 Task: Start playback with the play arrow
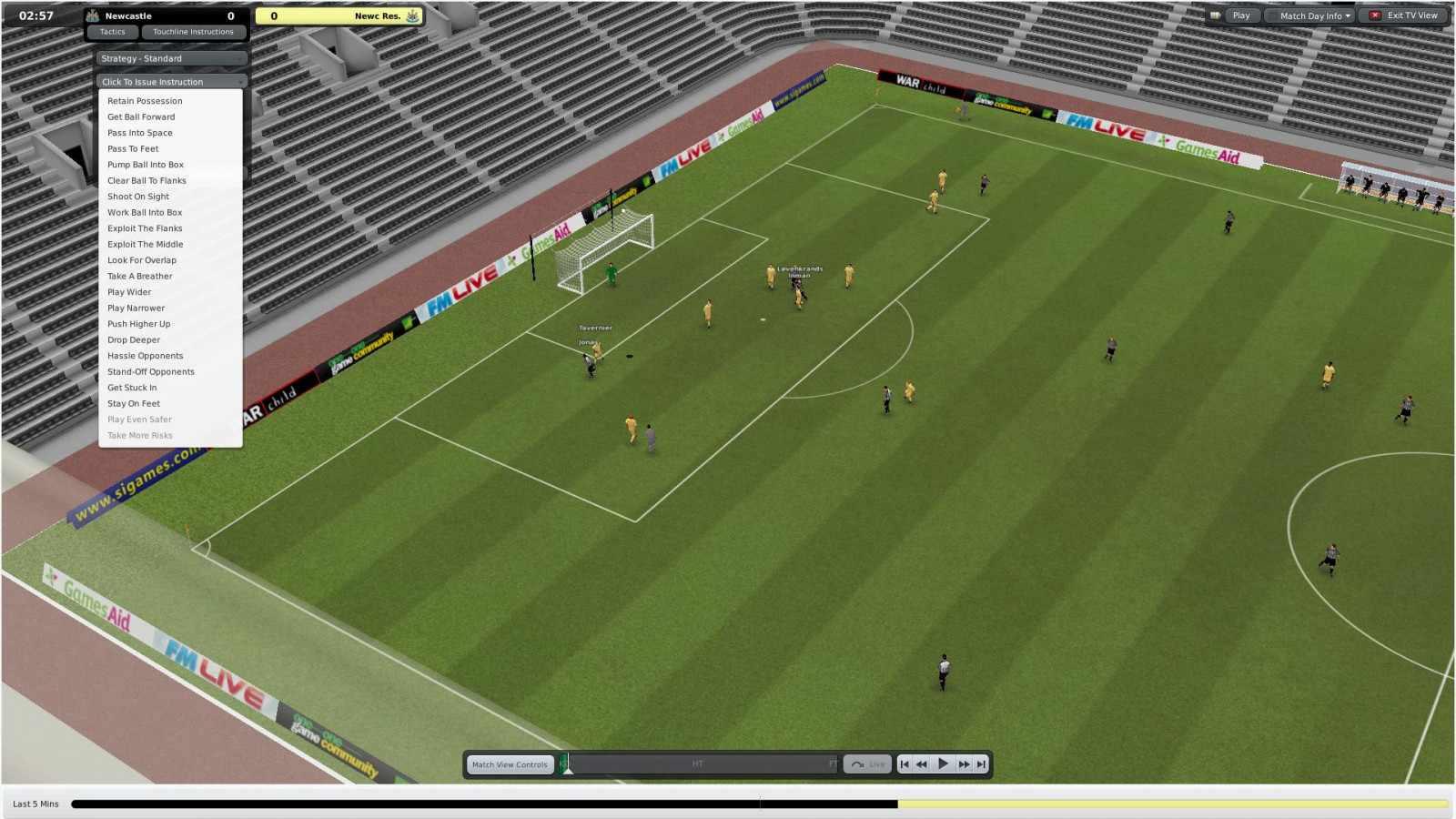[943, 764]
